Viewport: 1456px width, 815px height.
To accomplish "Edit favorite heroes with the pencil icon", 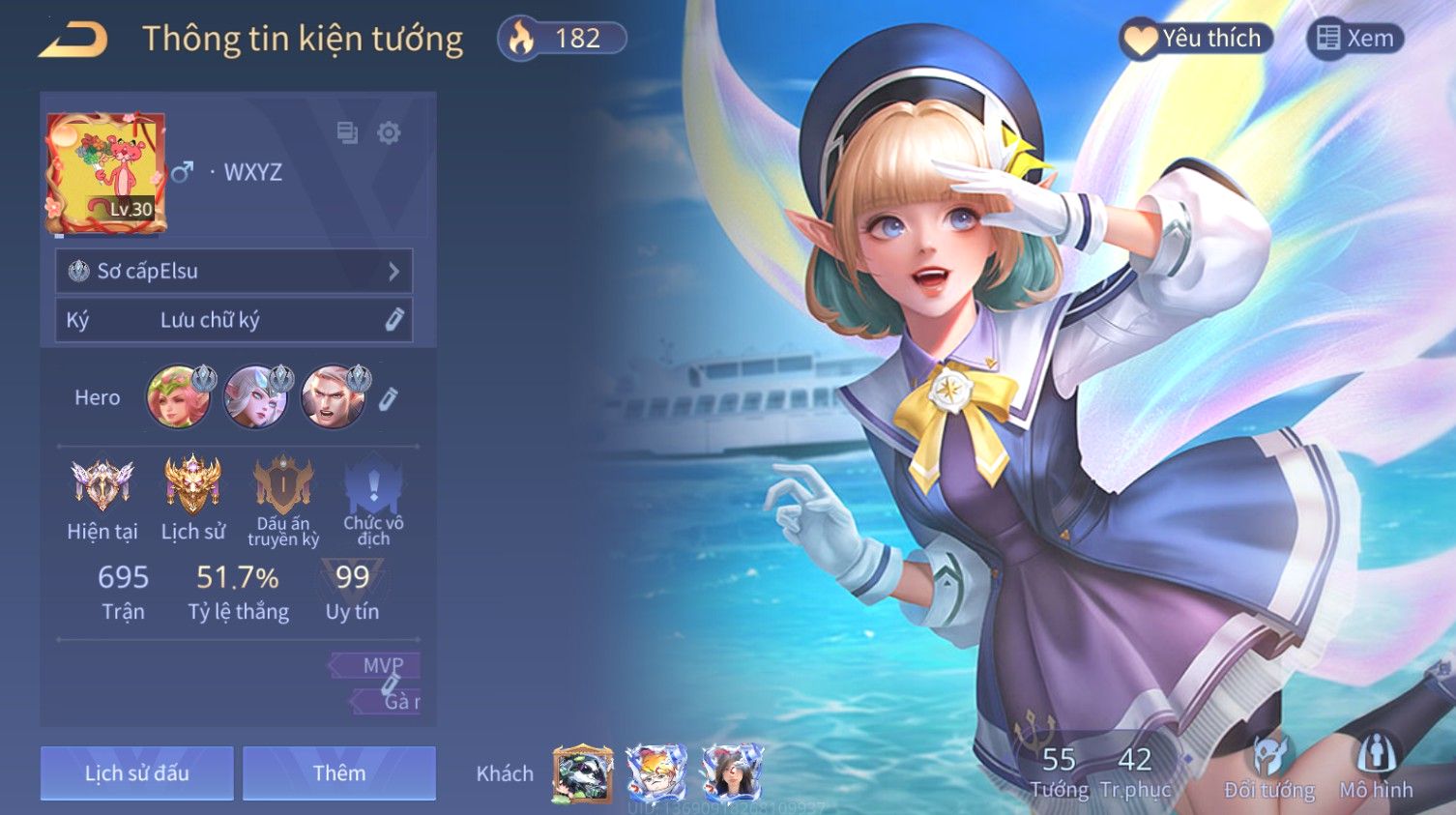I will (388, 398).
